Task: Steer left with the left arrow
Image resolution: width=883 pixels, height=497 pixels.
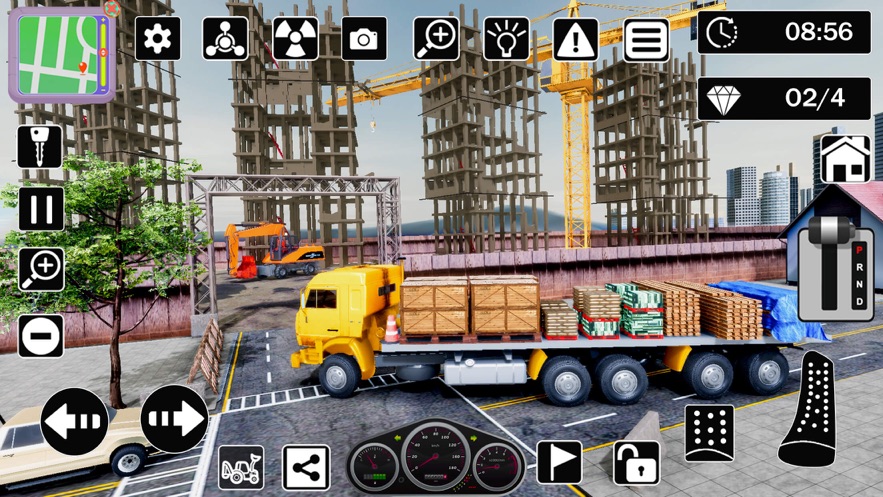Action: [x=75, y=420]
